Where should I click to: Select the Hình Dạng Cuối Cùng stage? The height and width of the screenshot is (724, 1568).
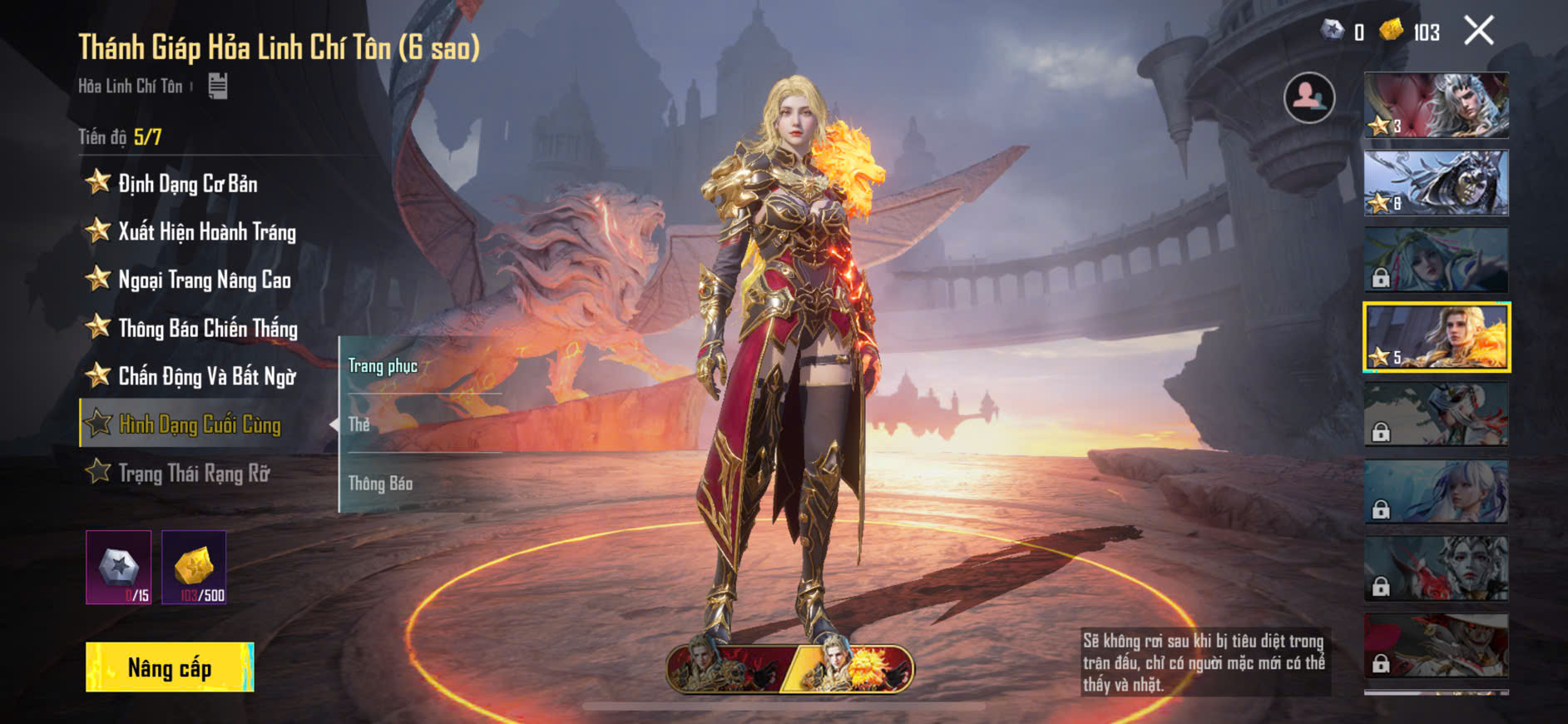(200, 424)
